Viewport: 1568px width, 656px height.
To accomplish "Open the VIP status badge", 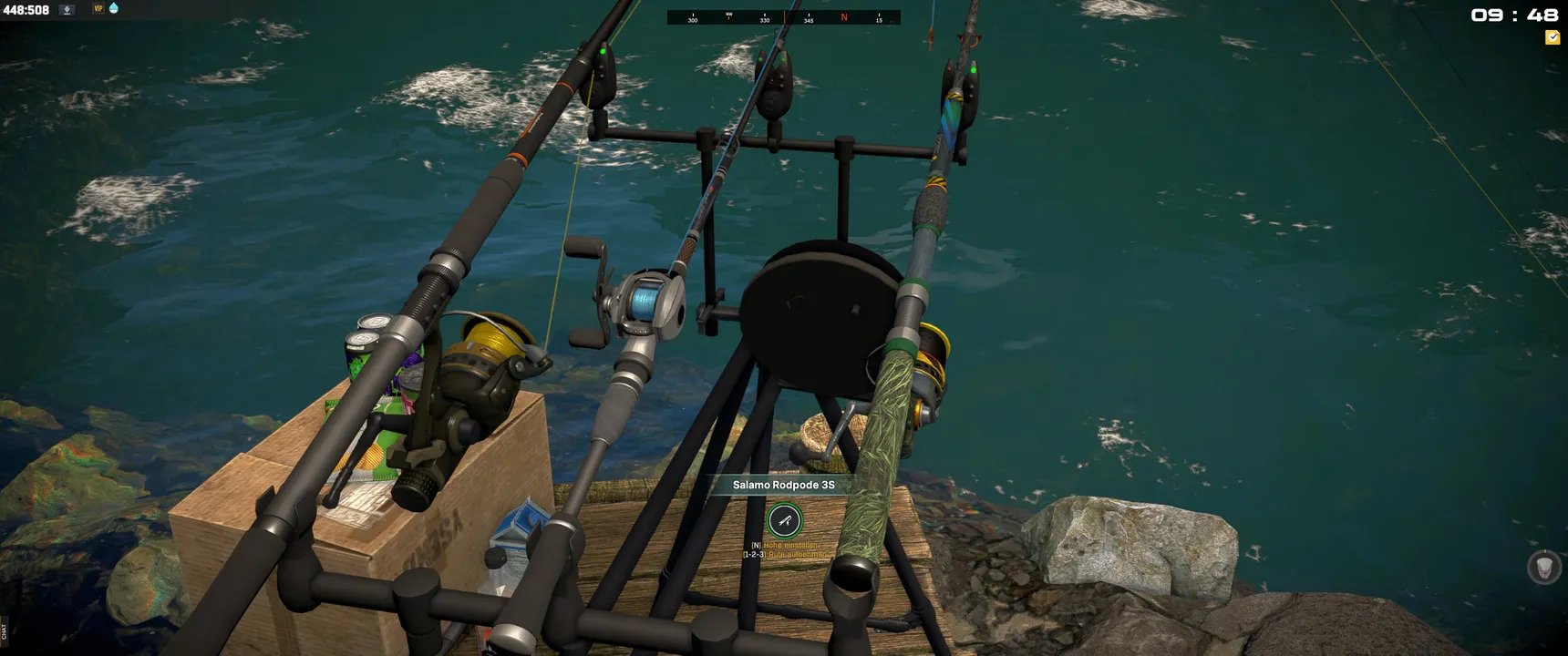I will click(x=98, y=9).
